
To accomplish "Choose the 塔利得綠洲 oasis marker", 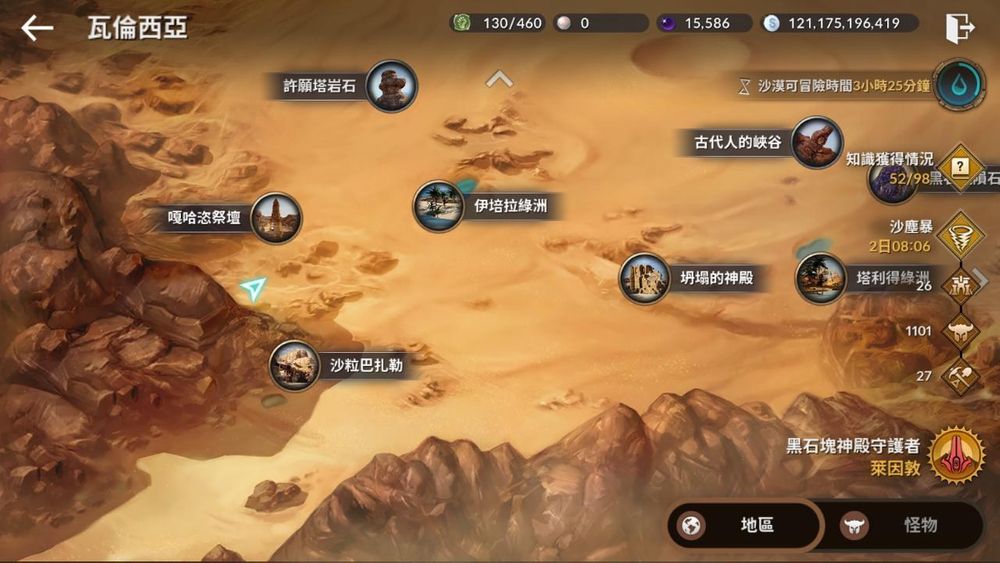I will pyautogui.click(x=821, y=278).
